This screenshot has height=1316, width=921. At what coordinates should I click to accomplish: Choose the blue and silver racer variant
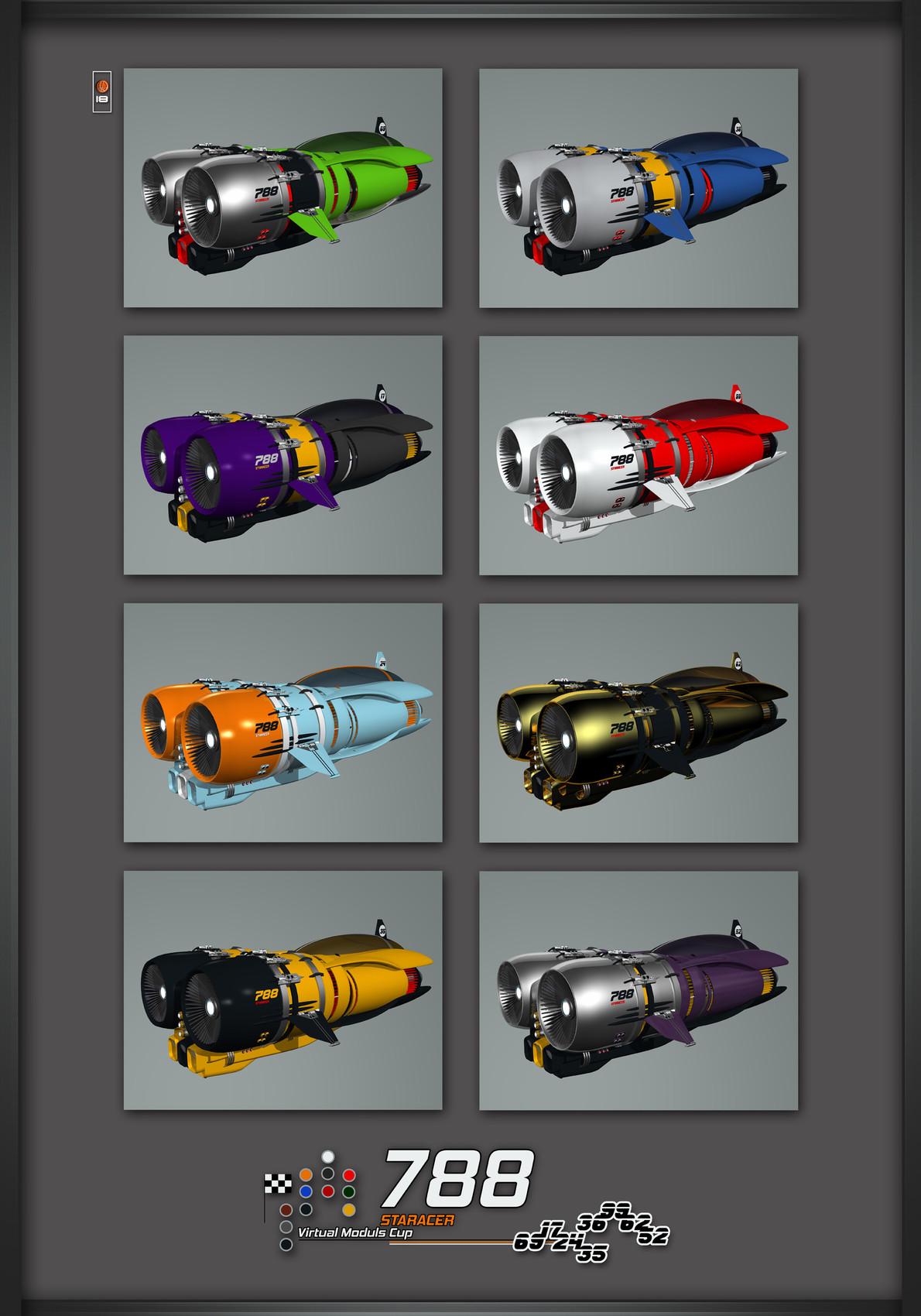point(638,188)
